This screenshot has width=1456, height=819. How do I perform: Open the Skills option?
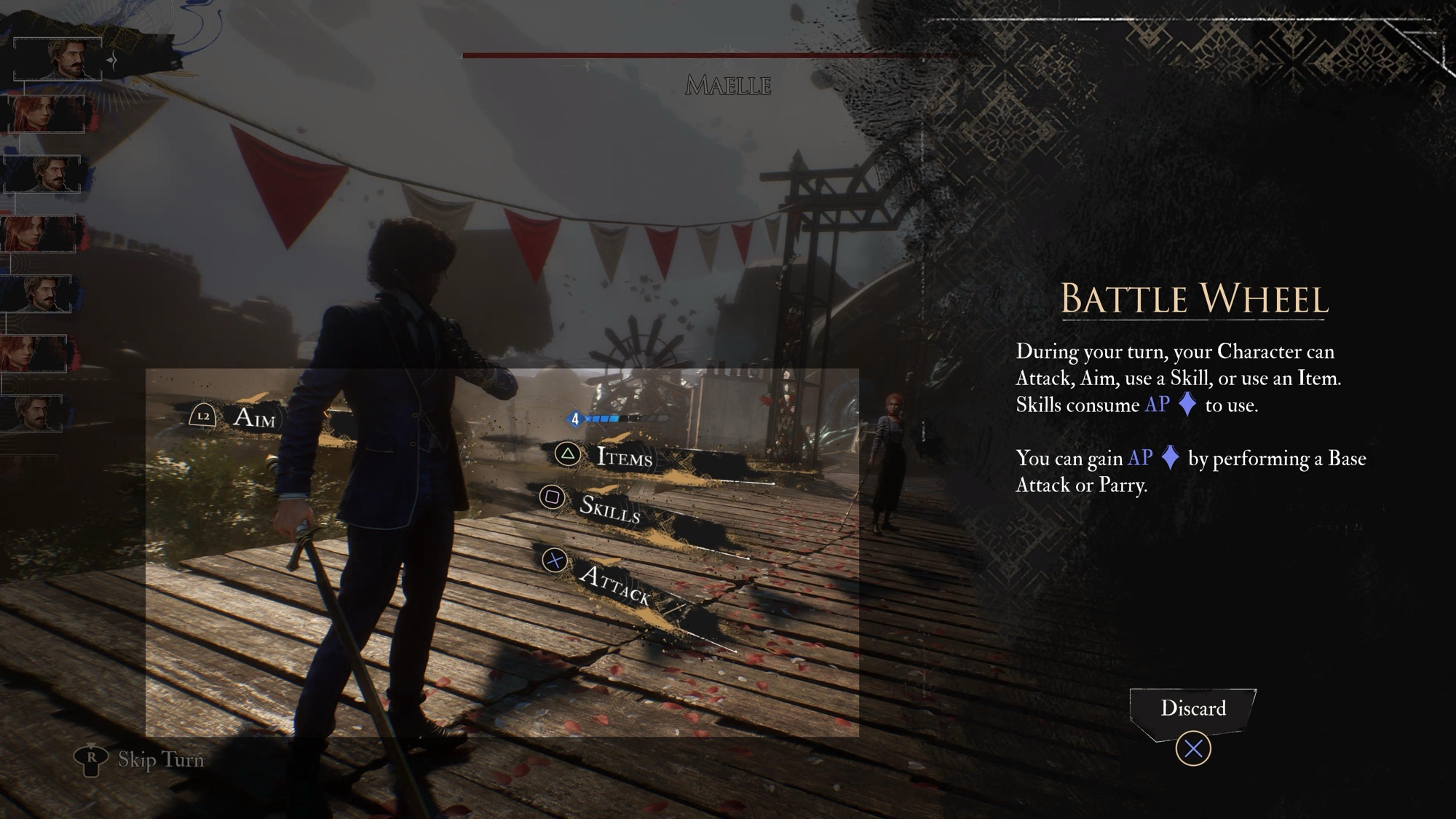(x=610, y=509)
